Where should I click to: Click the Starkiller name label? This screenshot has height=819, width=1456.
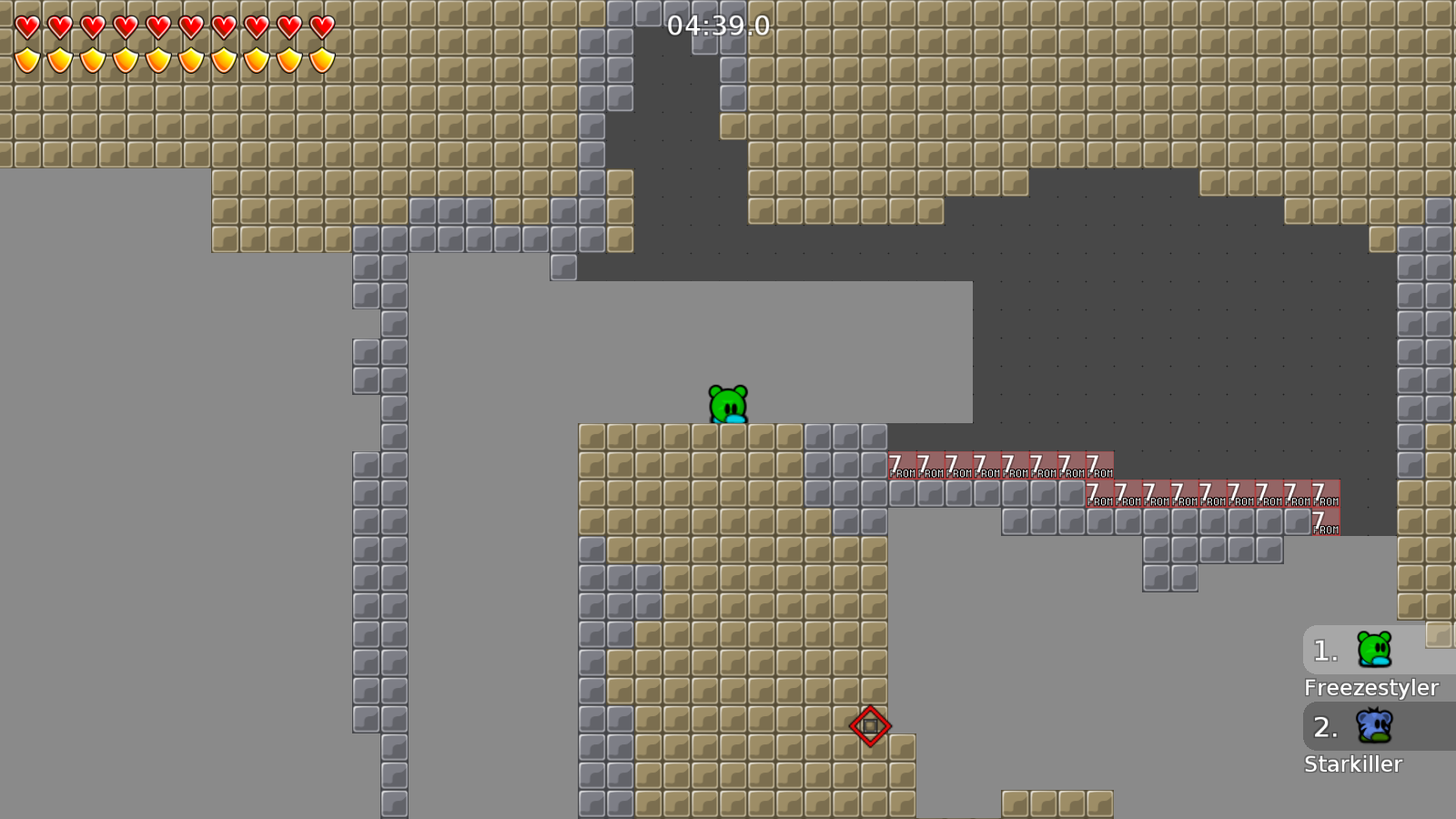point(1352,764)
